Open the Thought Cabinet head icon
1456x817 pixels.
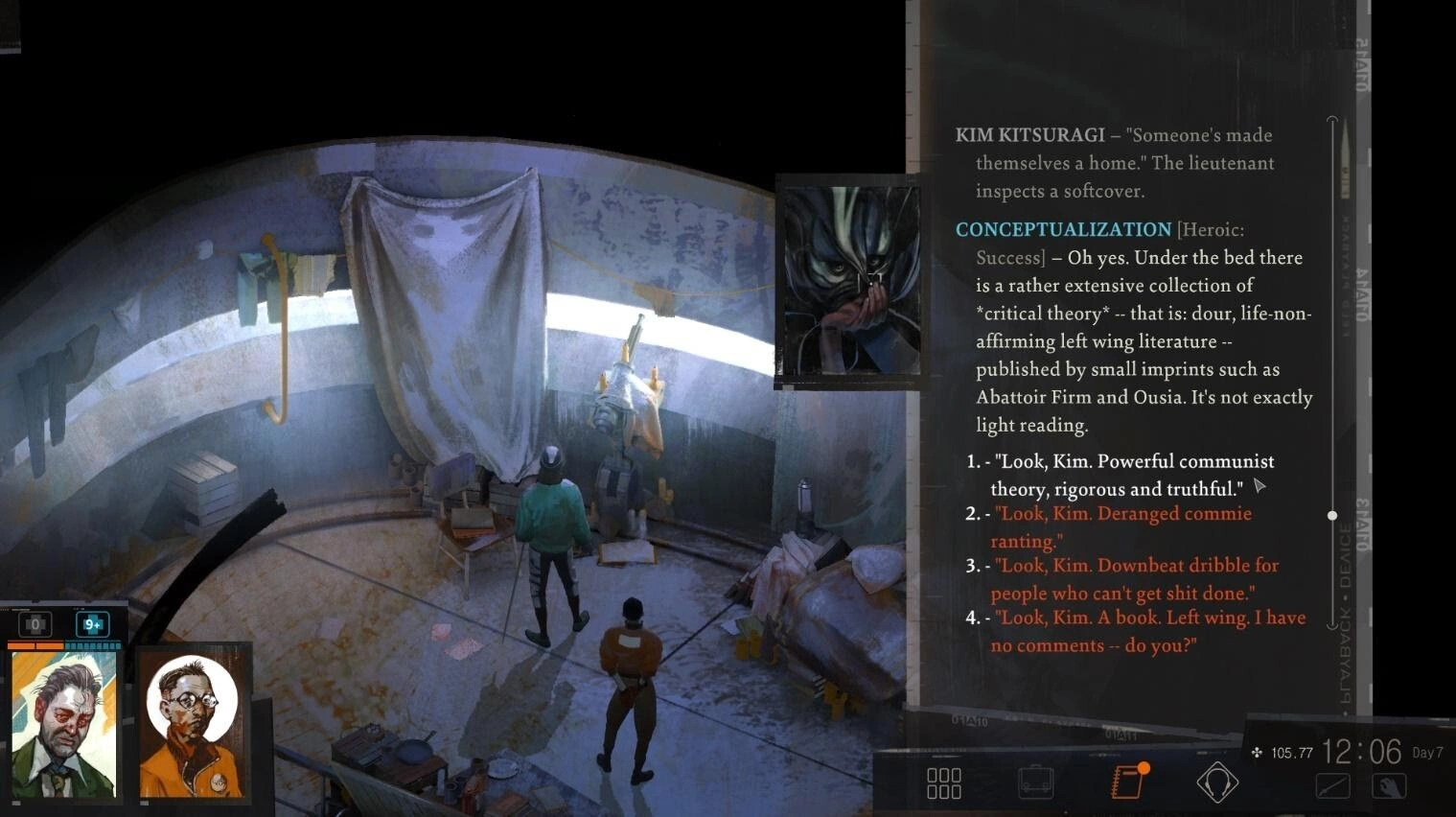click(x=1217, y=782)
